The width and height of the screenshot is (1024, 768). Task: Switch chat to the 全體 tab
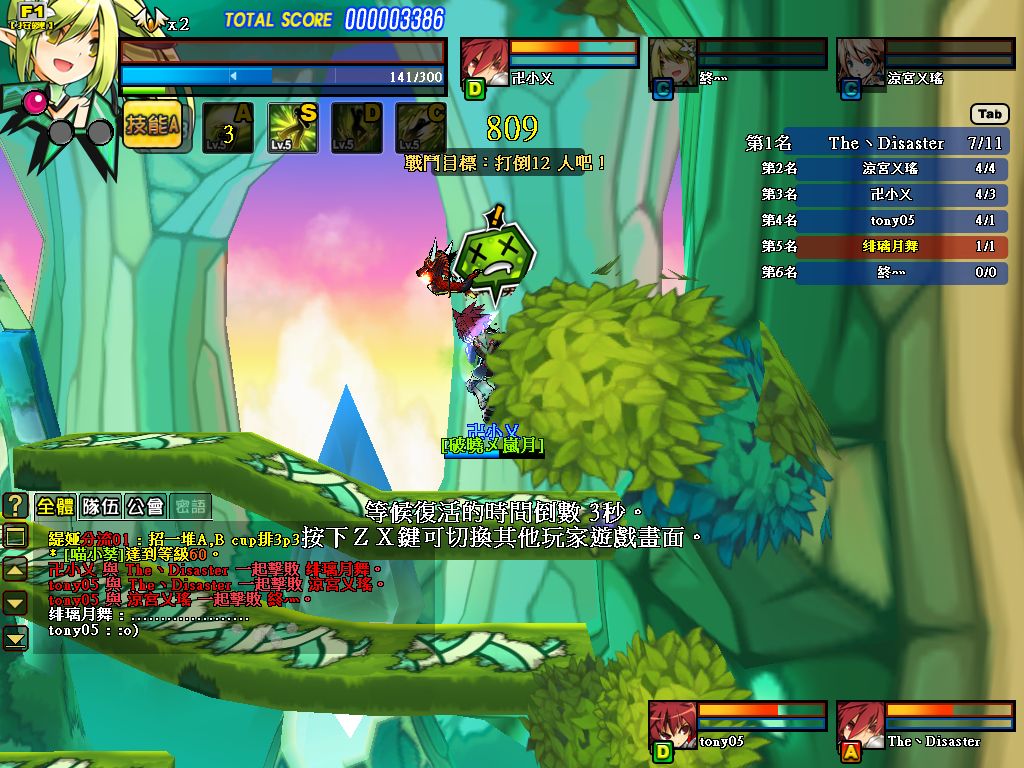pos(55,506)
